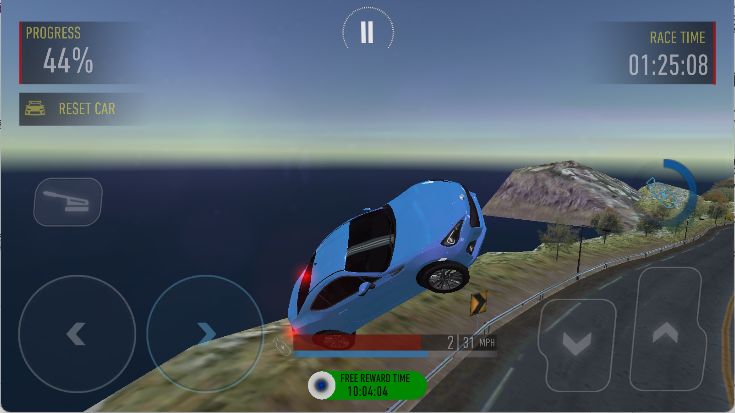Hit the accelerator pedal up arrow
The width and height of the screenshot is (735, 413).
pyautogui.click(x=665, y=333)
